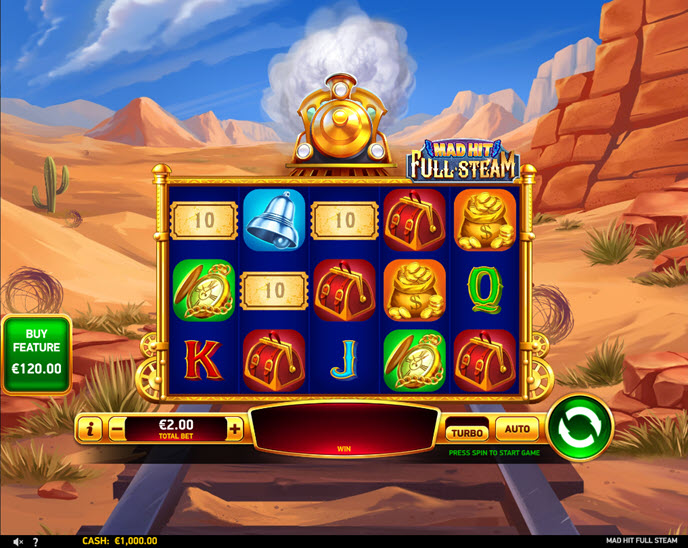The image size is (688, 548).
Task: Toggle the sound speaker icon
Action: click(16, 541)
